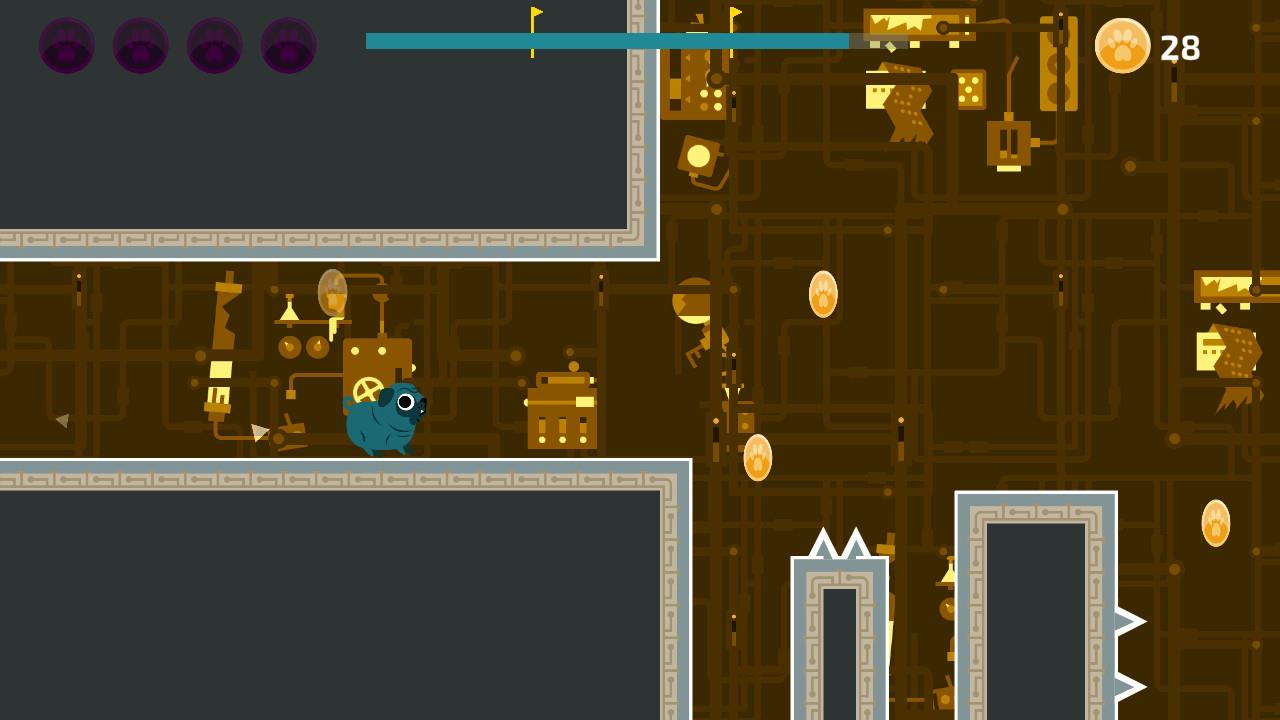
Task: Click the gray arrow on the far left wall
Action: click(62, 421)
